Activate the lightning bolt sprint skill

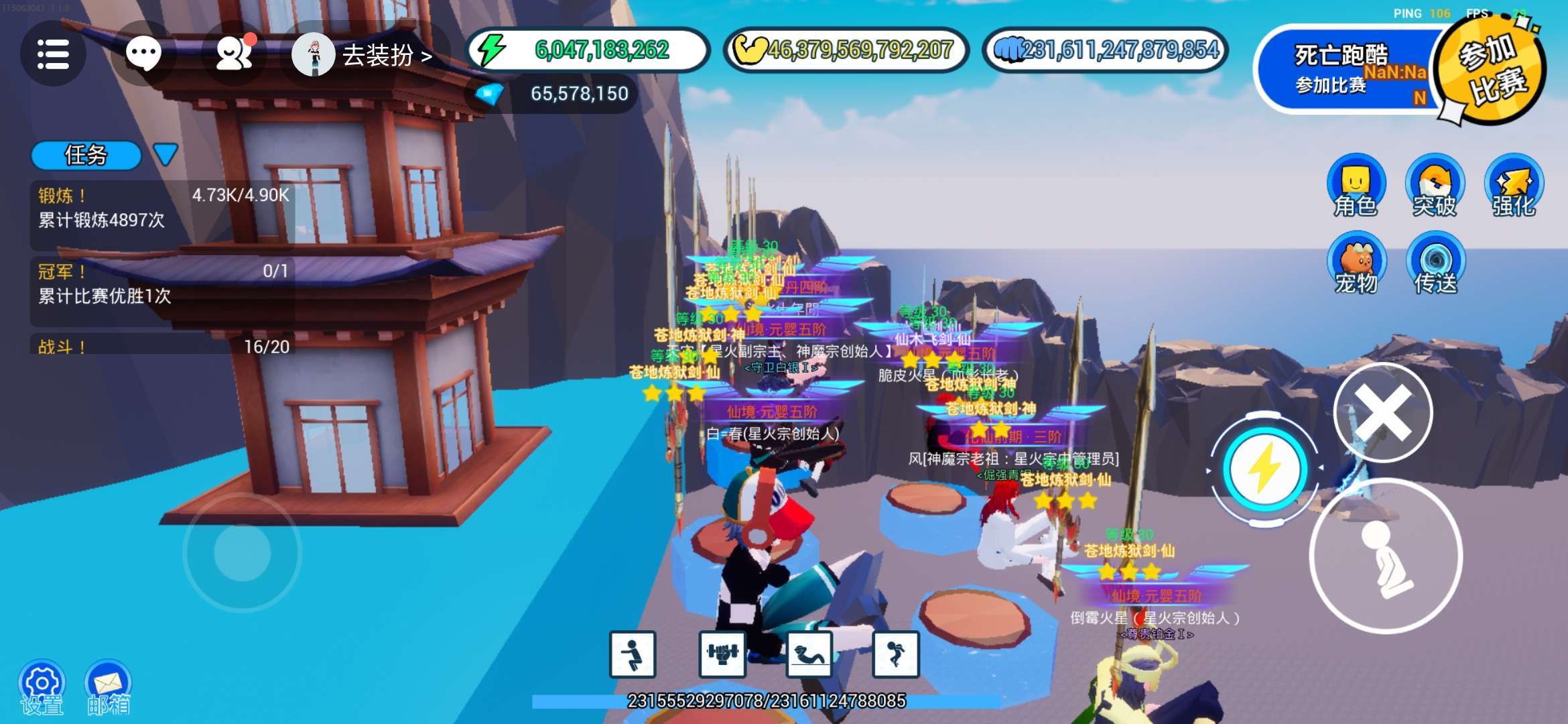[1264, 469]
